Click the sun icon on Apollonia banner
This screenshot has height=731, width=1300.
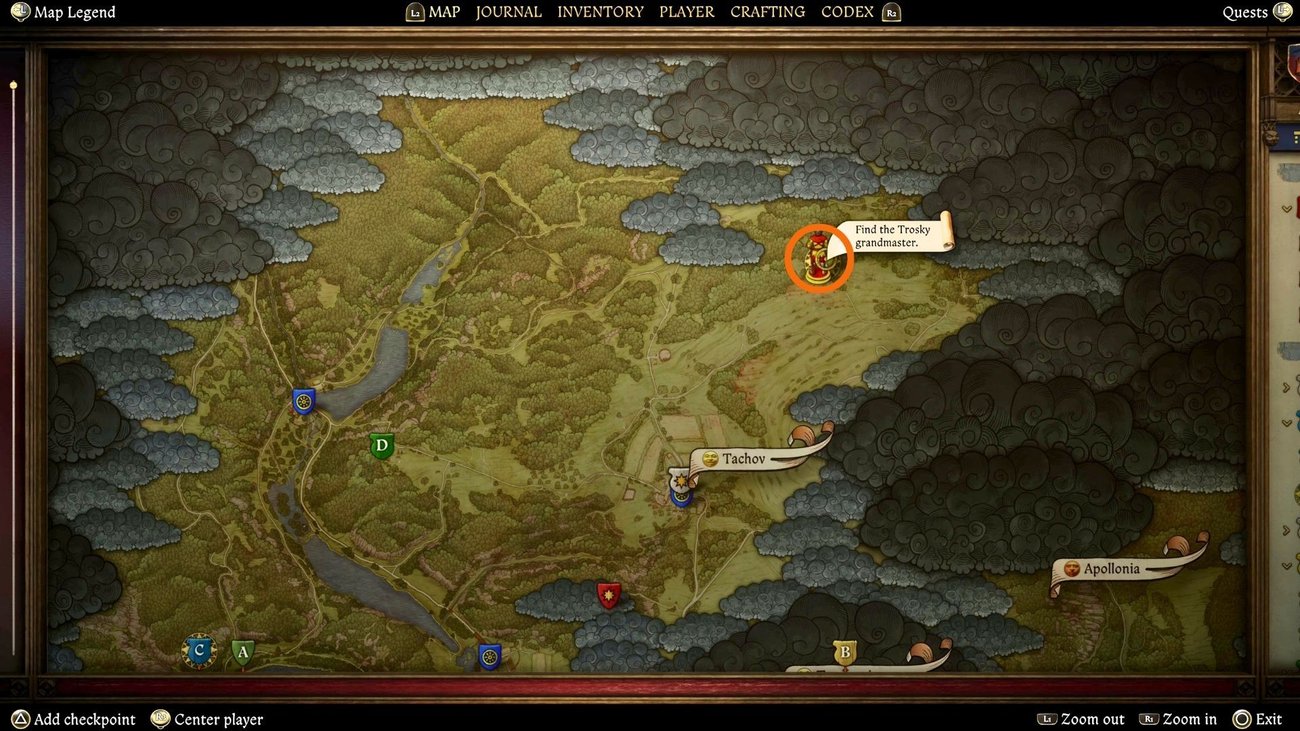tap(1070, 568)
